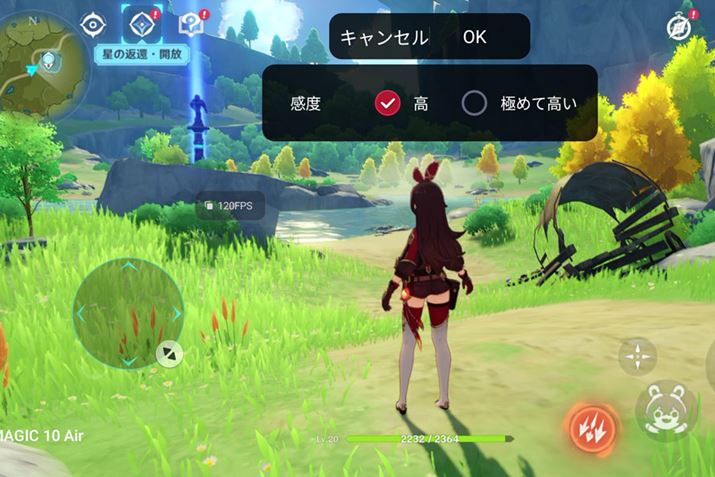Viewport: 715px width, 477px height.
Task: Choose the 極めて高い sensitivity option
Action: (x=474, y=103)
